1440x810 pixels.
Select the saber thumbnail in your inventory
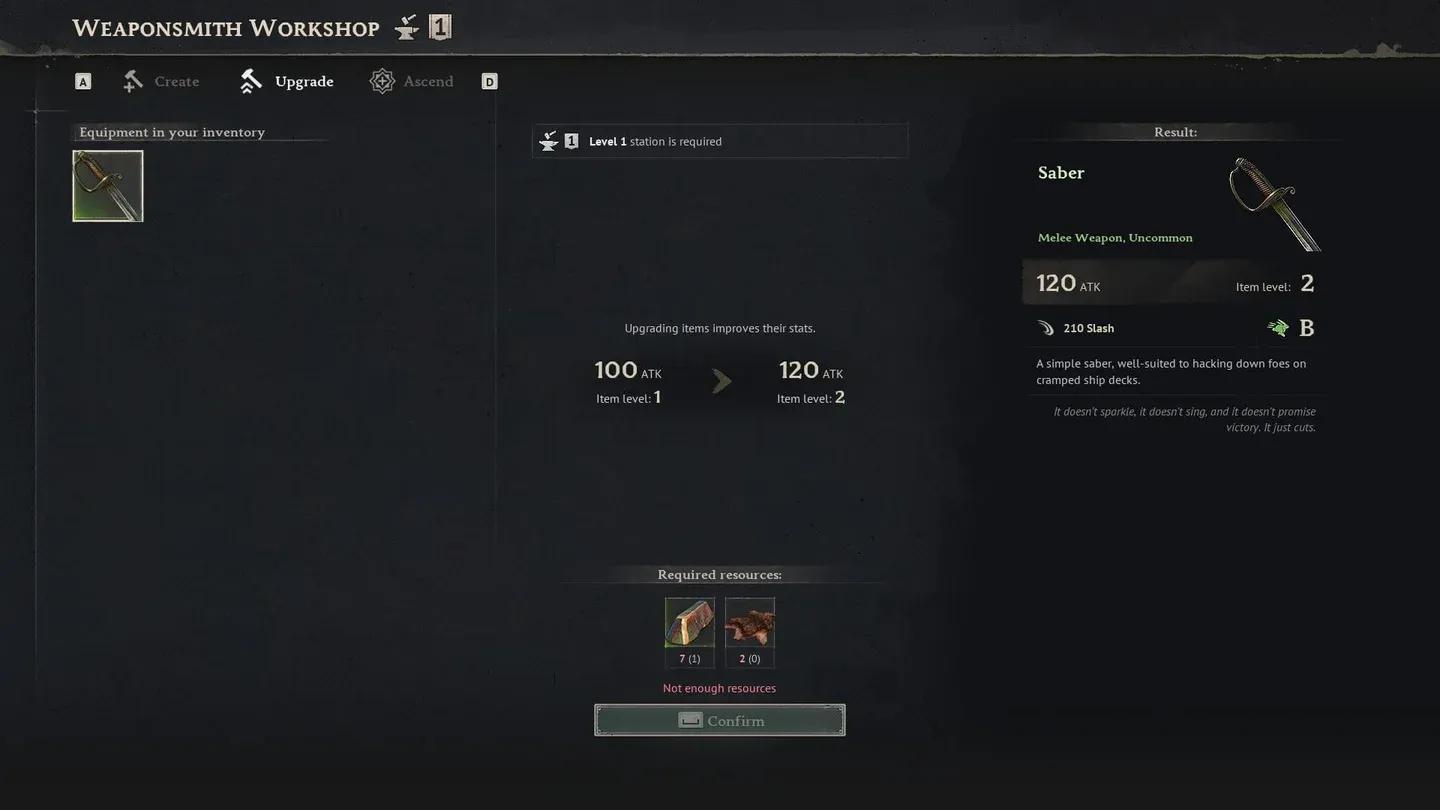tap(107, 185)
